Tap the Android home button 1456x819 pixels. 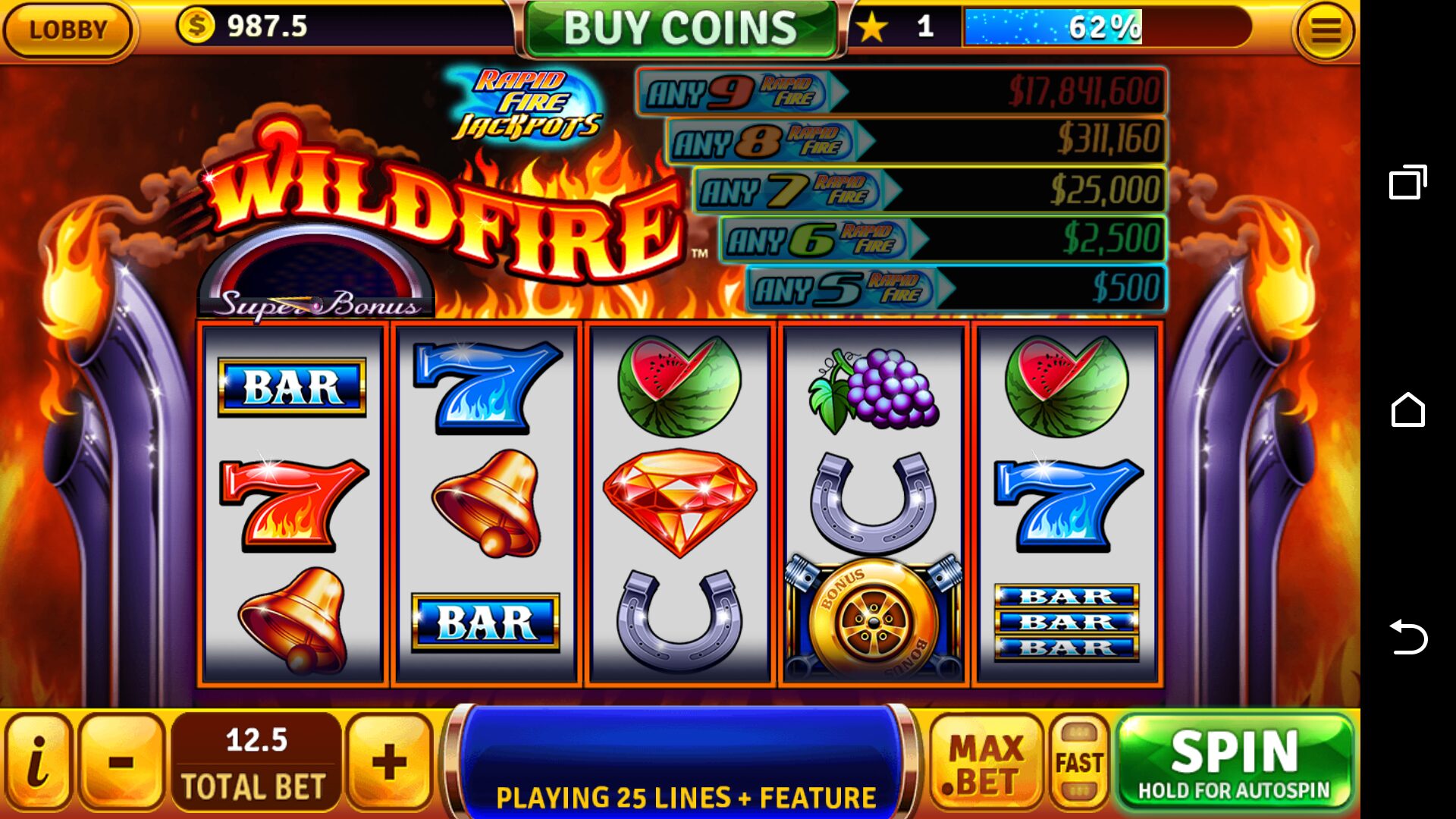(x=1407, y=410)
